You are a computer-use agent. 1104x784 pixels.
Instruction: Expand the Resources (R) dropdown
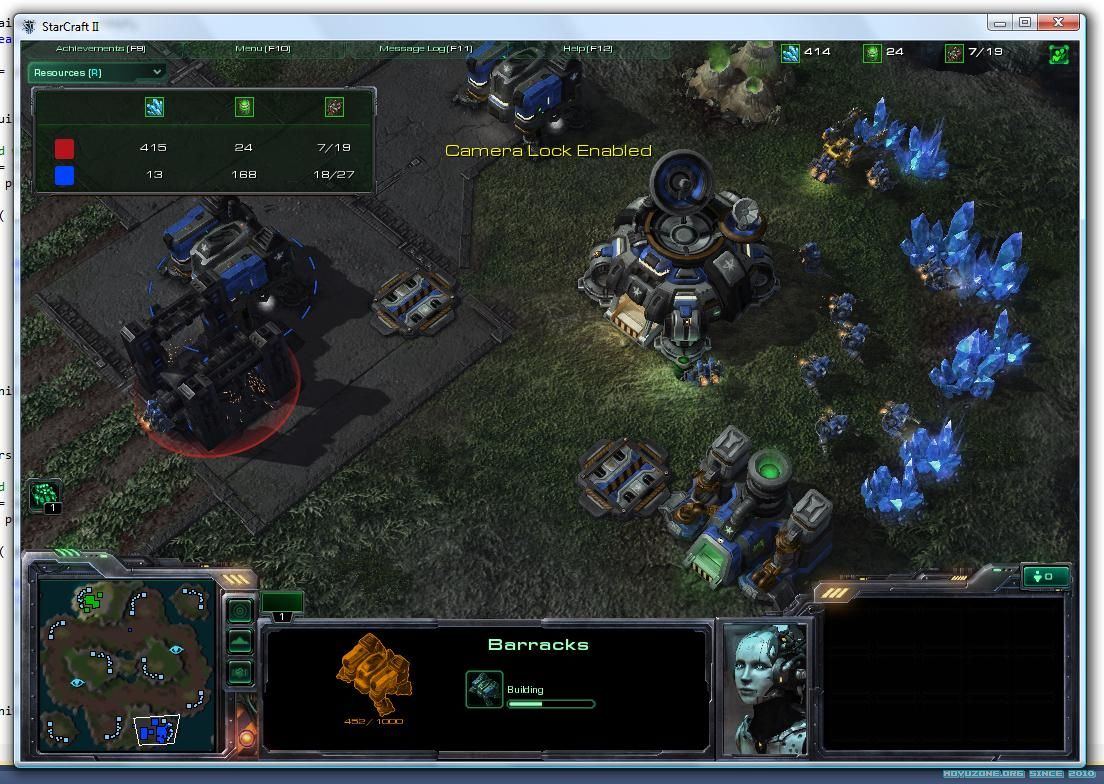[96, 72]
